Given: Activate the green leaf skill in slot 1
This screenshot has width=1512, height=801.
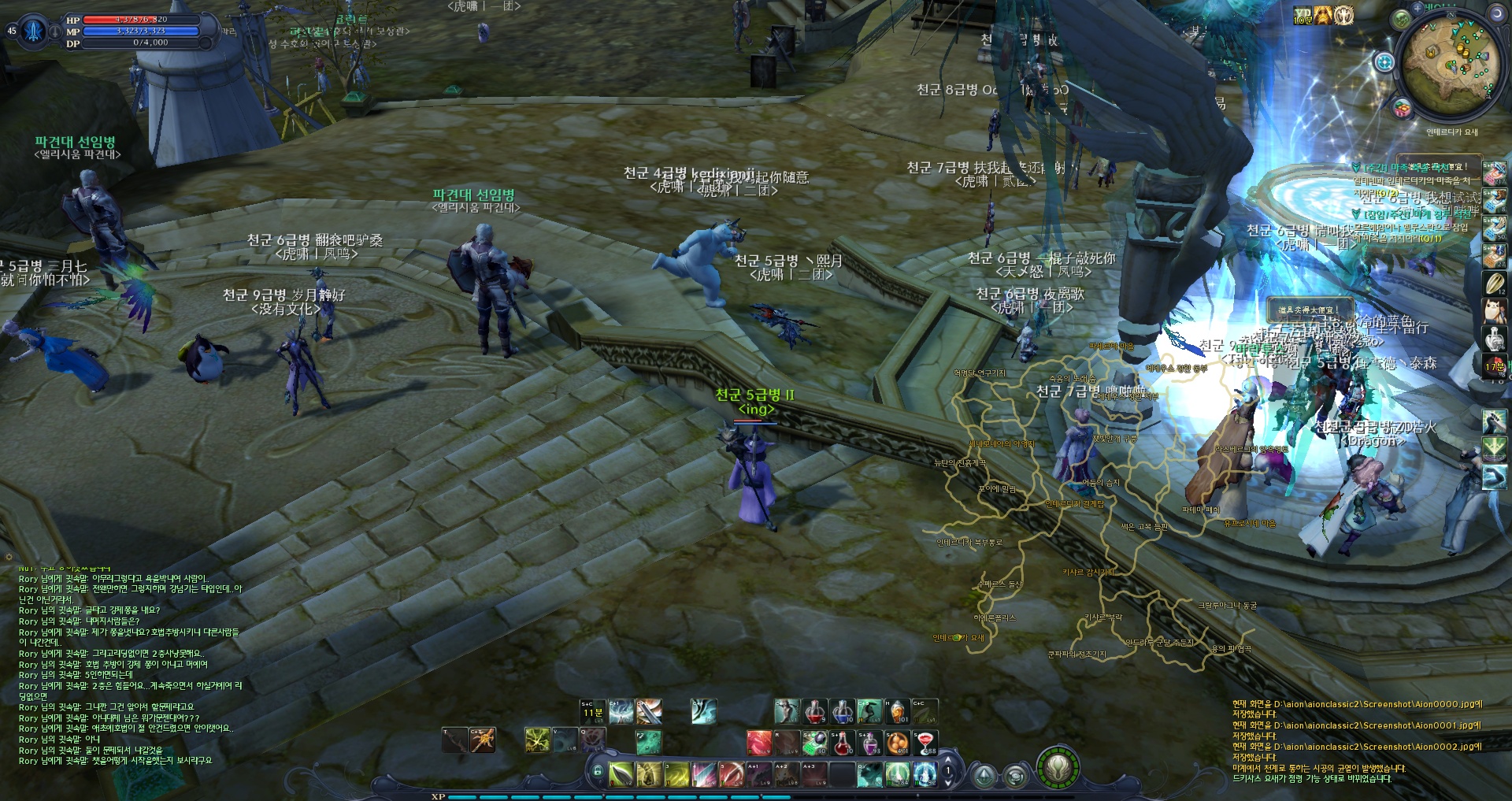Looking at the screenshot, I should pos(621,773).
